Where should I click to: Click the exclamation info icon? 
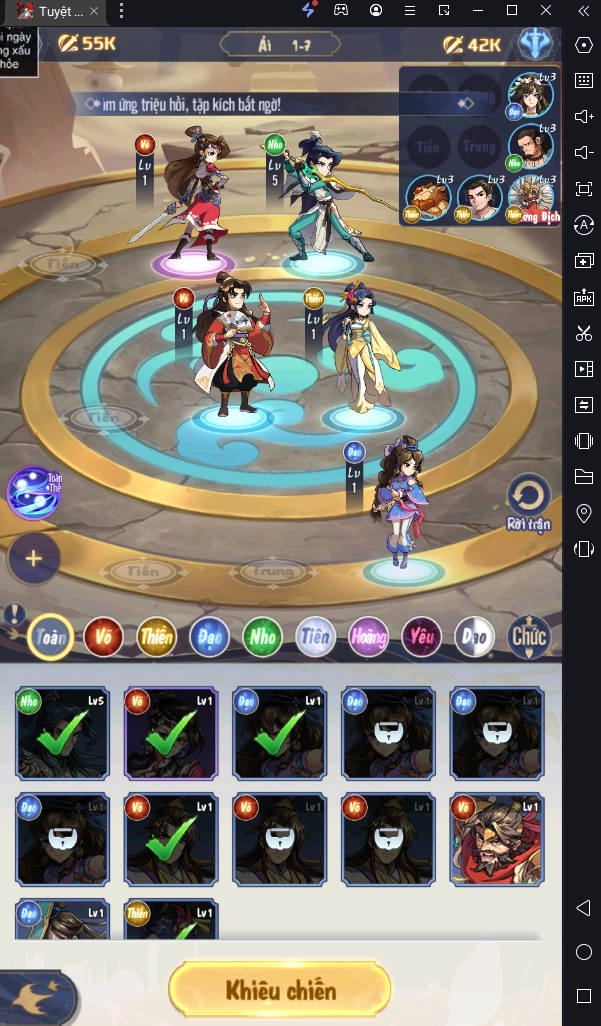[12, 614]
